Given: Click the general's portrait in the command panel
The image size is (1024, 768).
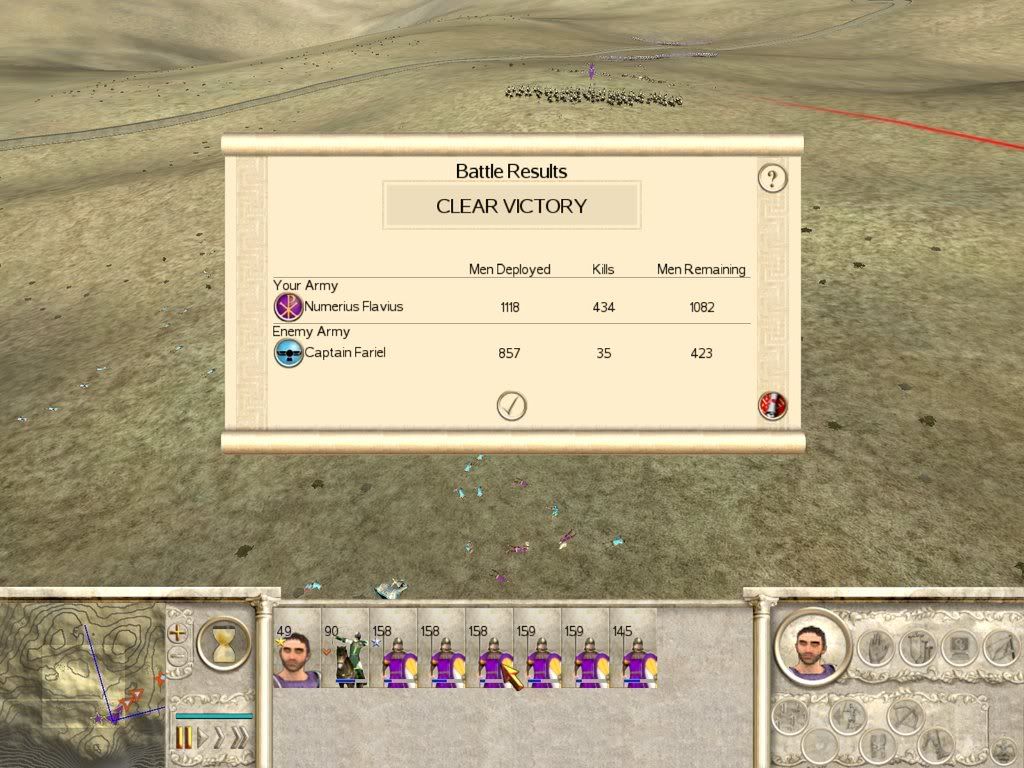Looking at the screenshot, I should point(812,646).
